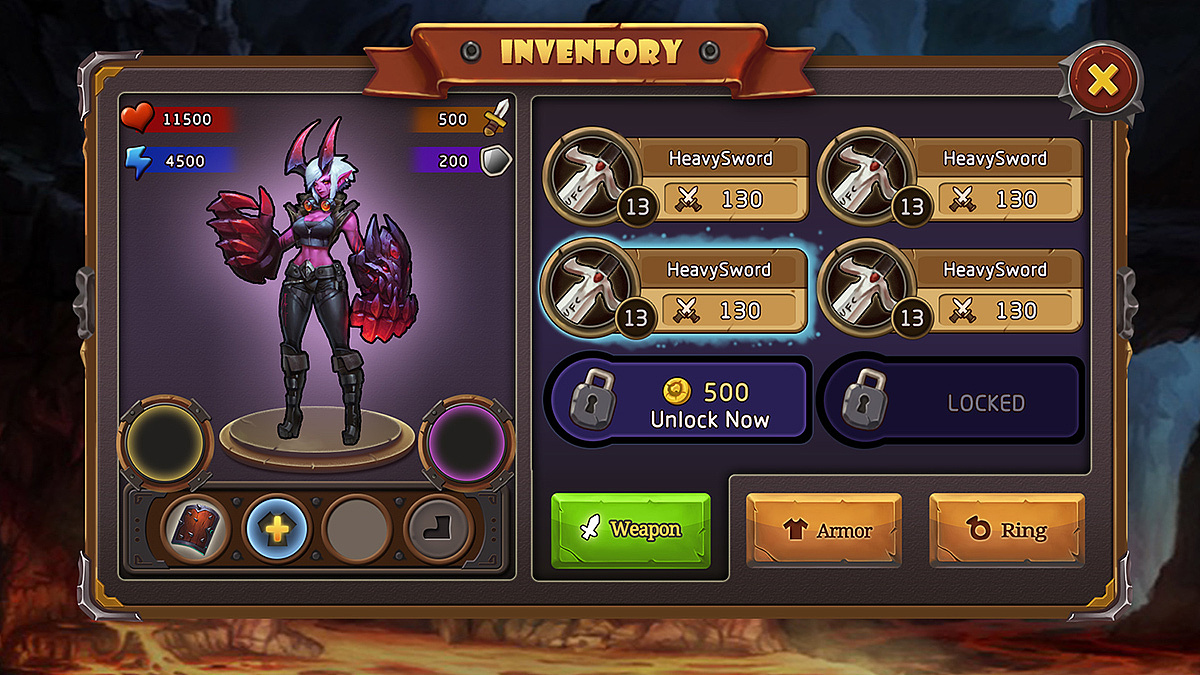Choose the yellow plus equipment slot
Viewport: 1200px width, 675px height.
coord(275,529)
